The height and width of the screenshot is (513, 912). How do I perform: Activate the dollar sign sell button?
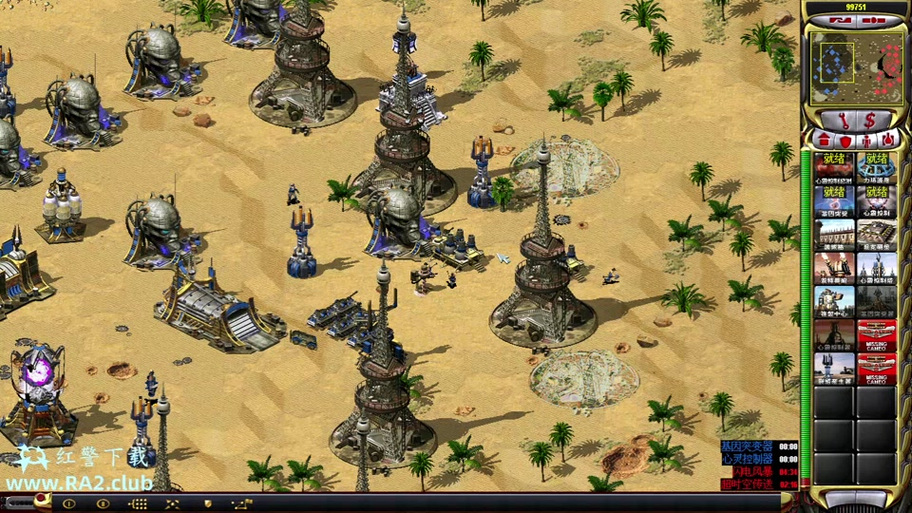pyautogui.click(x=870, y=120)
